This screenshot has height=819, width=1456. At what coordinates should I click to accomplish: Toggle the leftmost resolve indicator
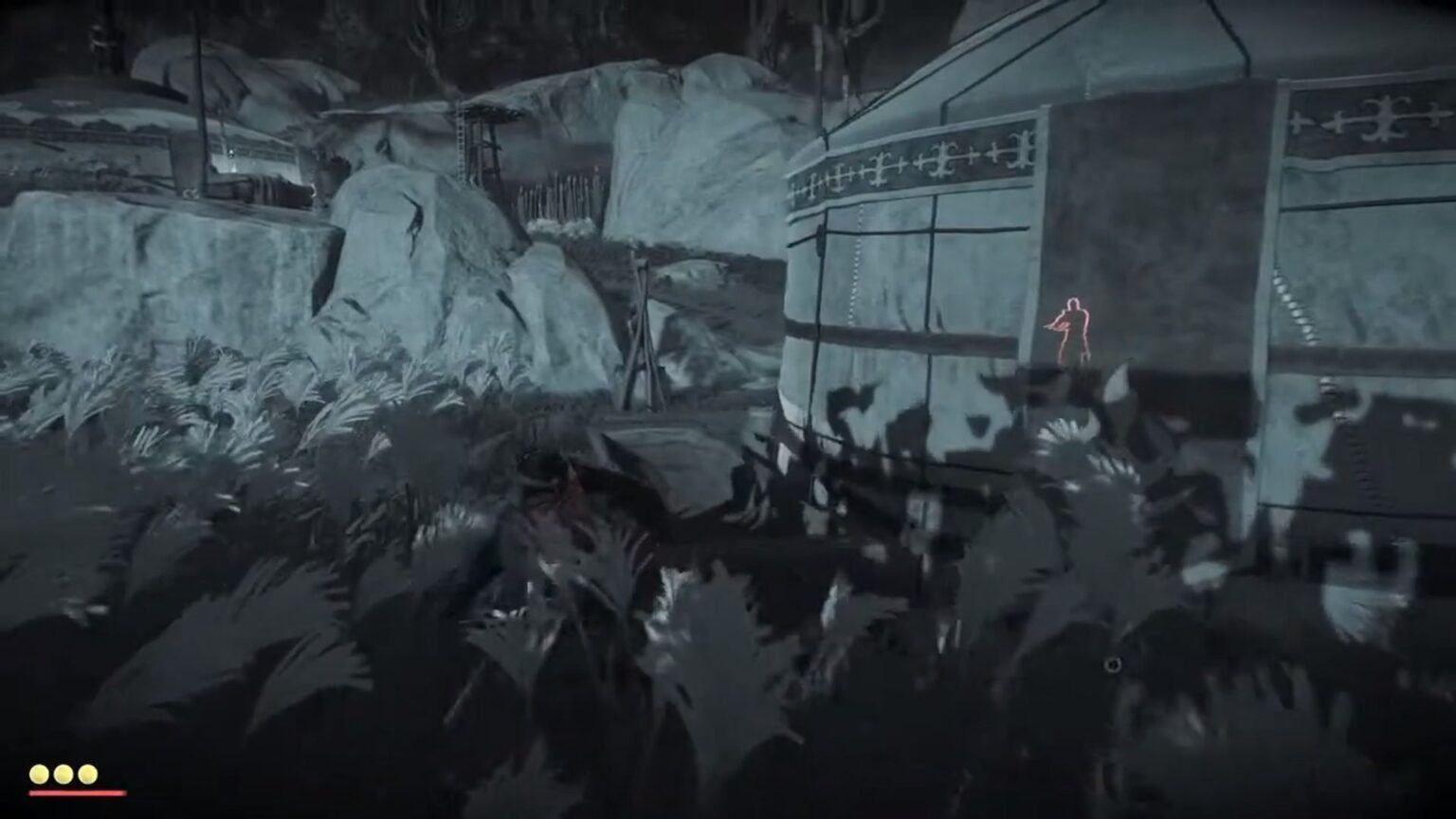40,773
